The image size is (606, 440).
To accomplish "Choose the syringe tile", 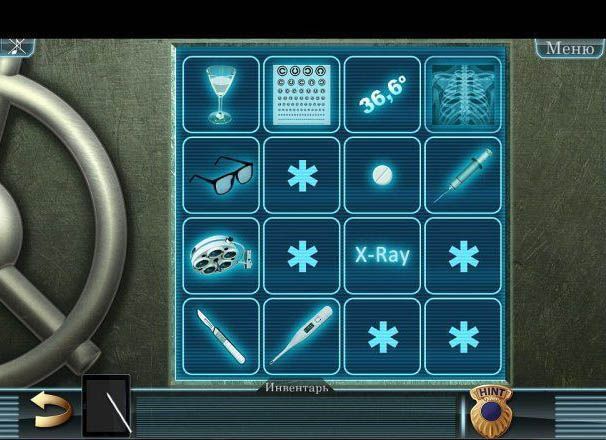I will point(462,175).
